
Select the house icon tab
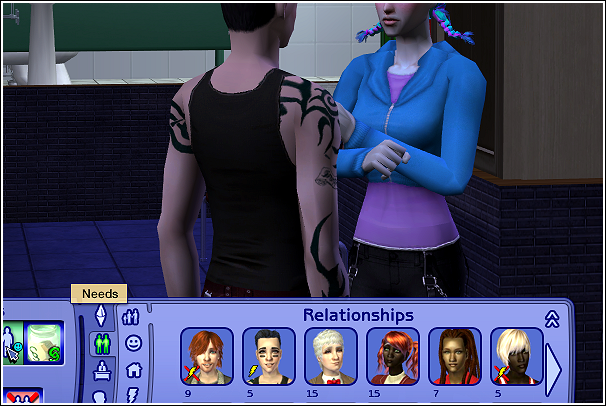tap(133, 370)
